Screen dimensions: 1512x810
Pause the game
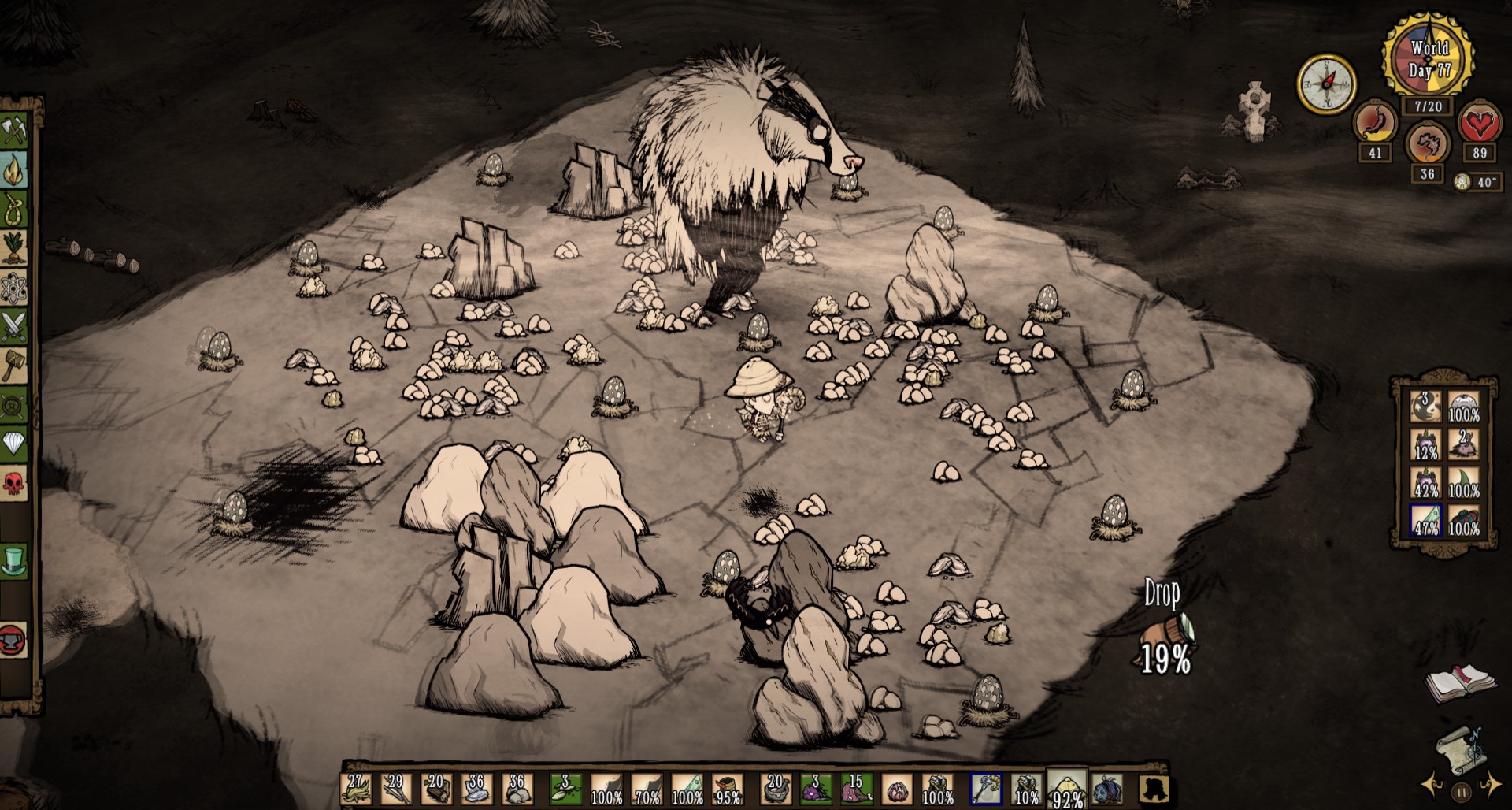[x=1462, y=792]
